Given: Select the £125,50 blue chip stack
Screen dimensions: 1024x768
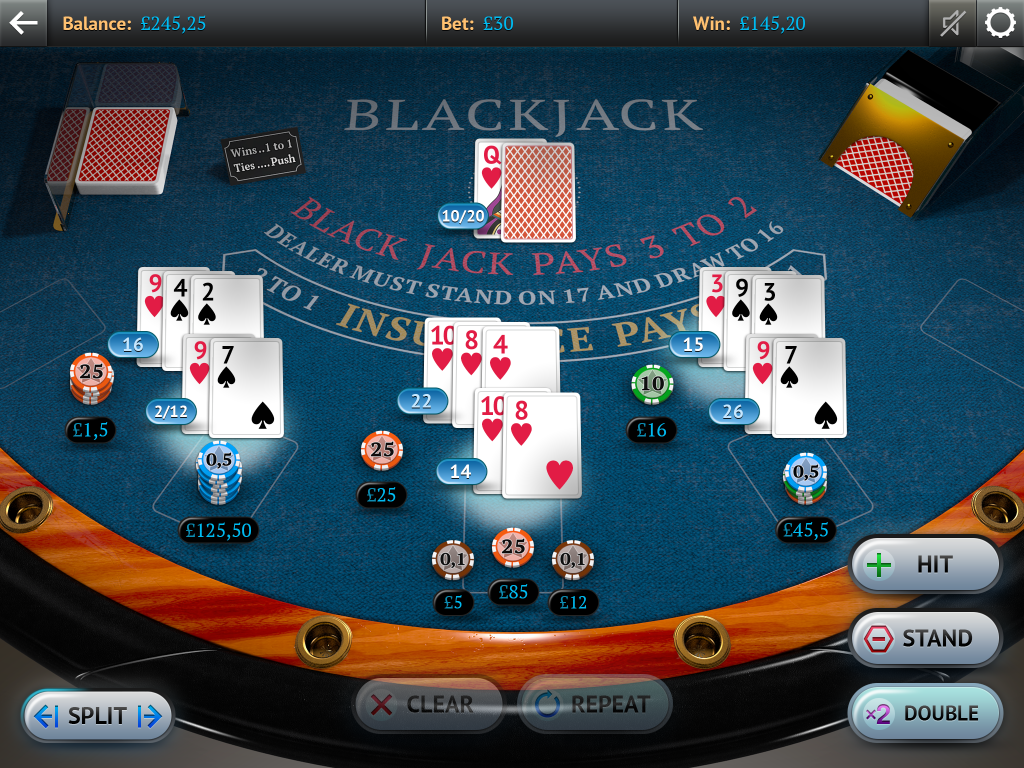Looking at the screenshot, I should 219,472.
